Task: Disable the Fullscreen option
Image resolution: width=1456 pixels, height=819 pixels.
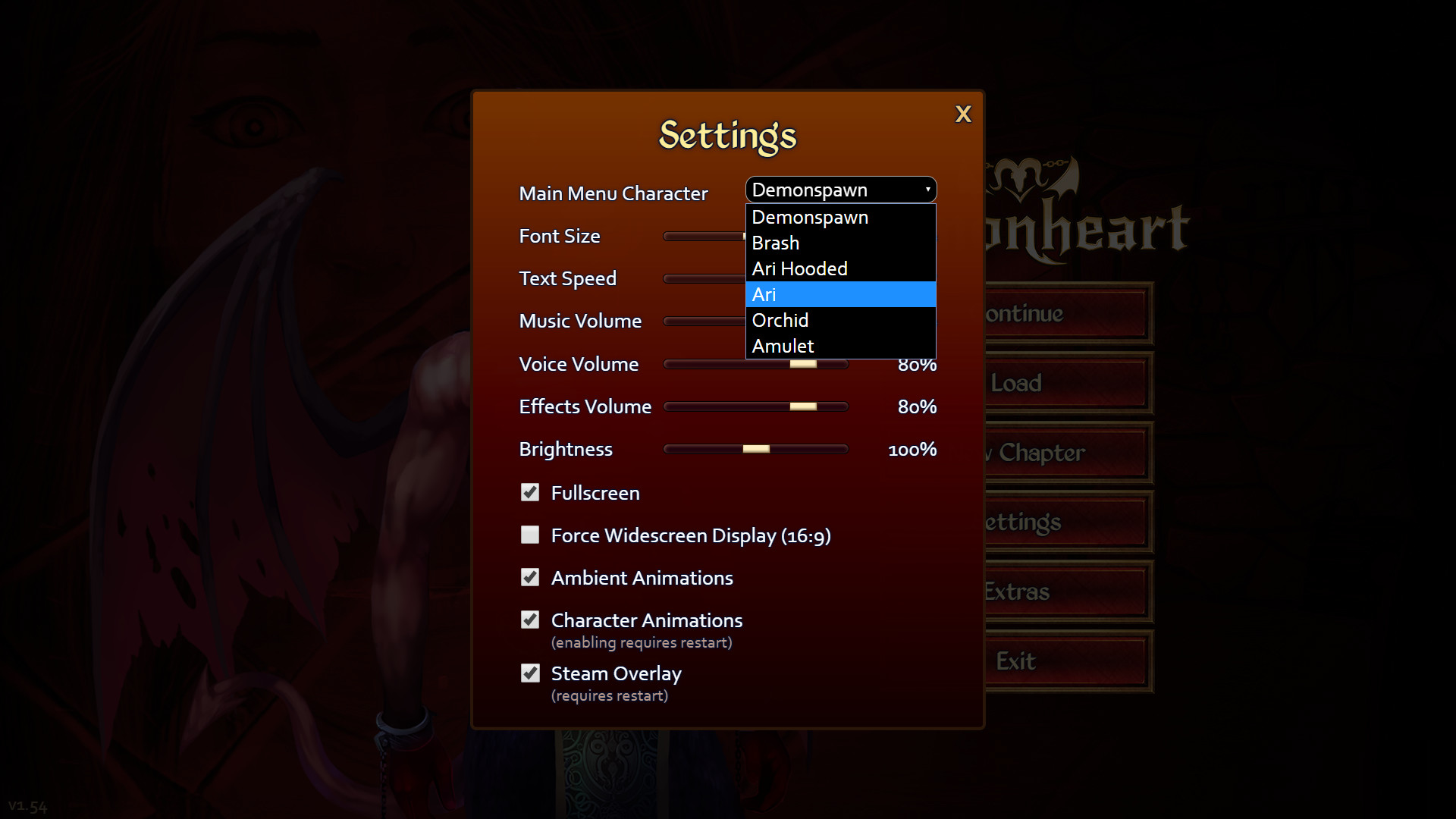Action: click(530, 493)
